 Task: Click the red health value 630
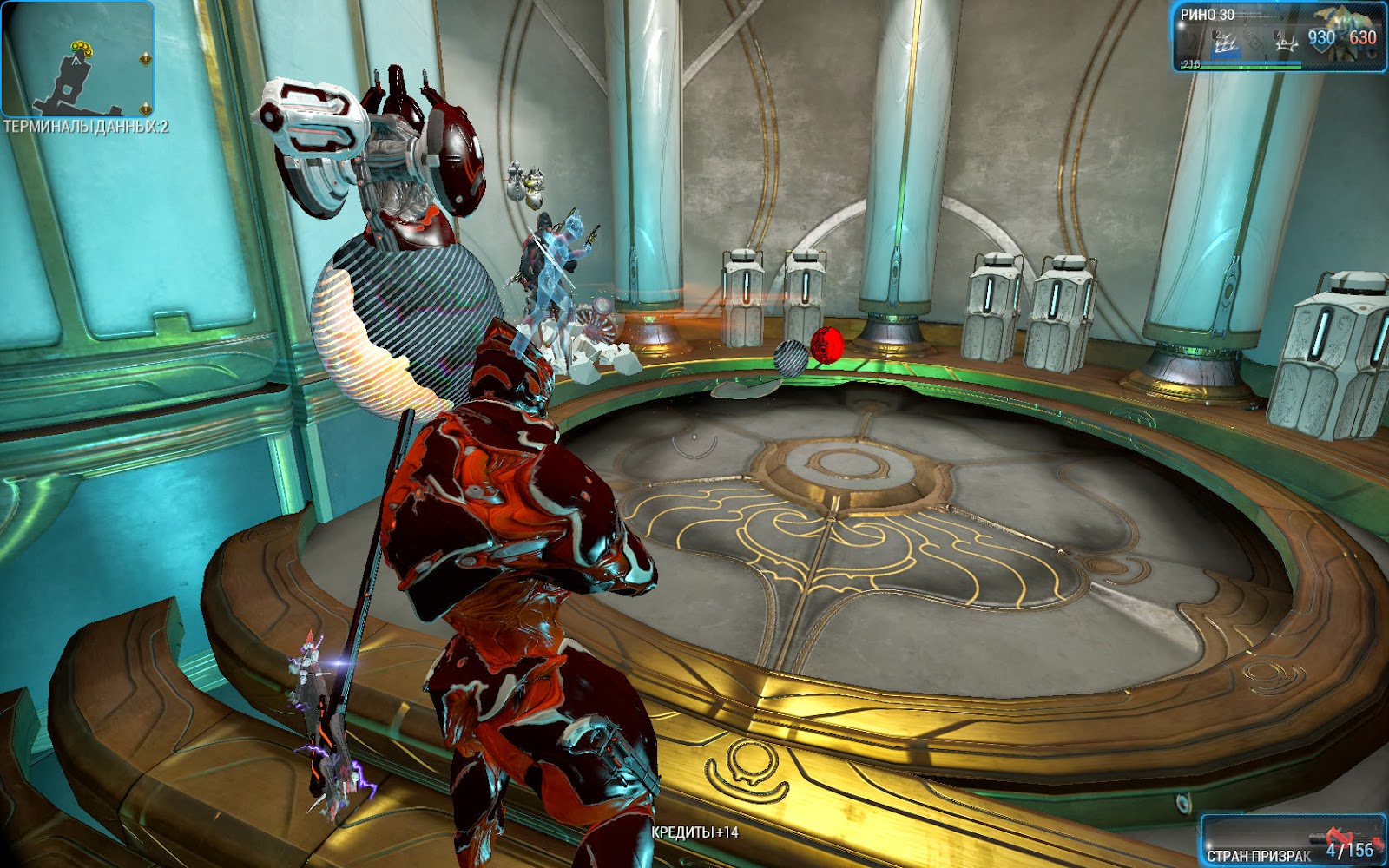coord(1362,39)
